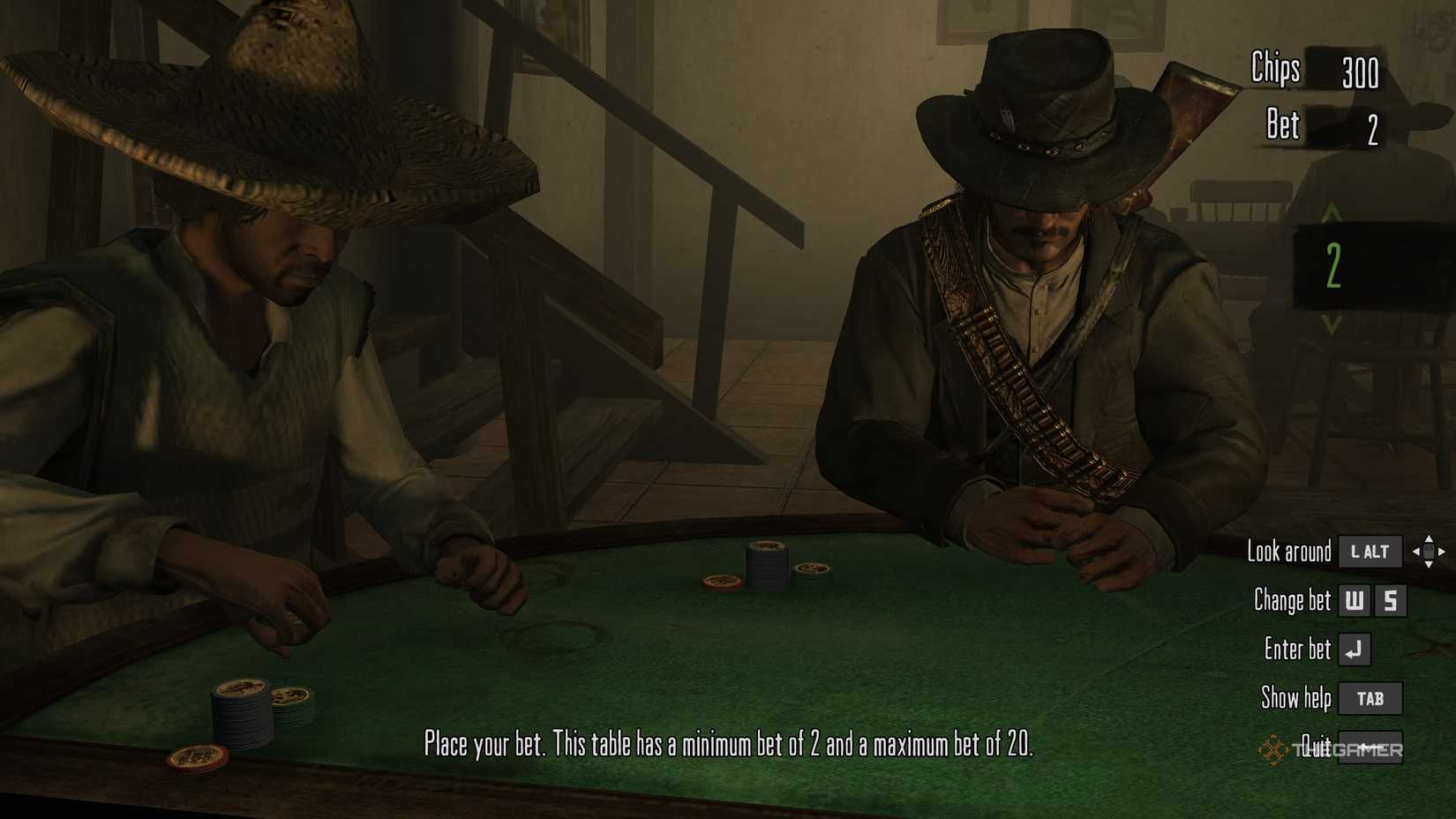The image size is (1456, 819).
Task: Click the key icon next to Quit
Action: coord(1372,747)
